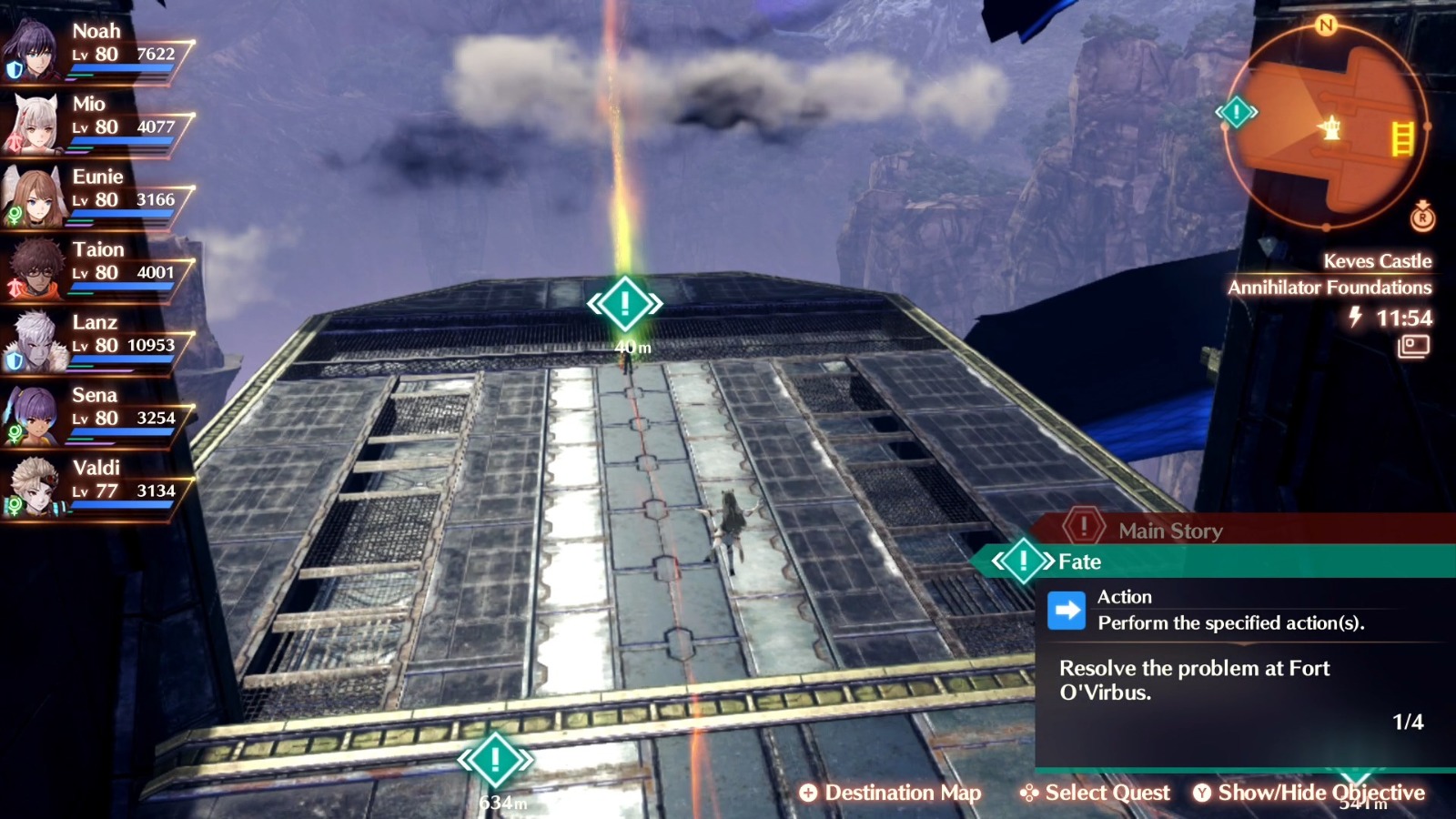This screenshot has width=1456, height=819.
Task: Select Noah's party portrait
Action: pyautogui.click(x=35, y=51)
